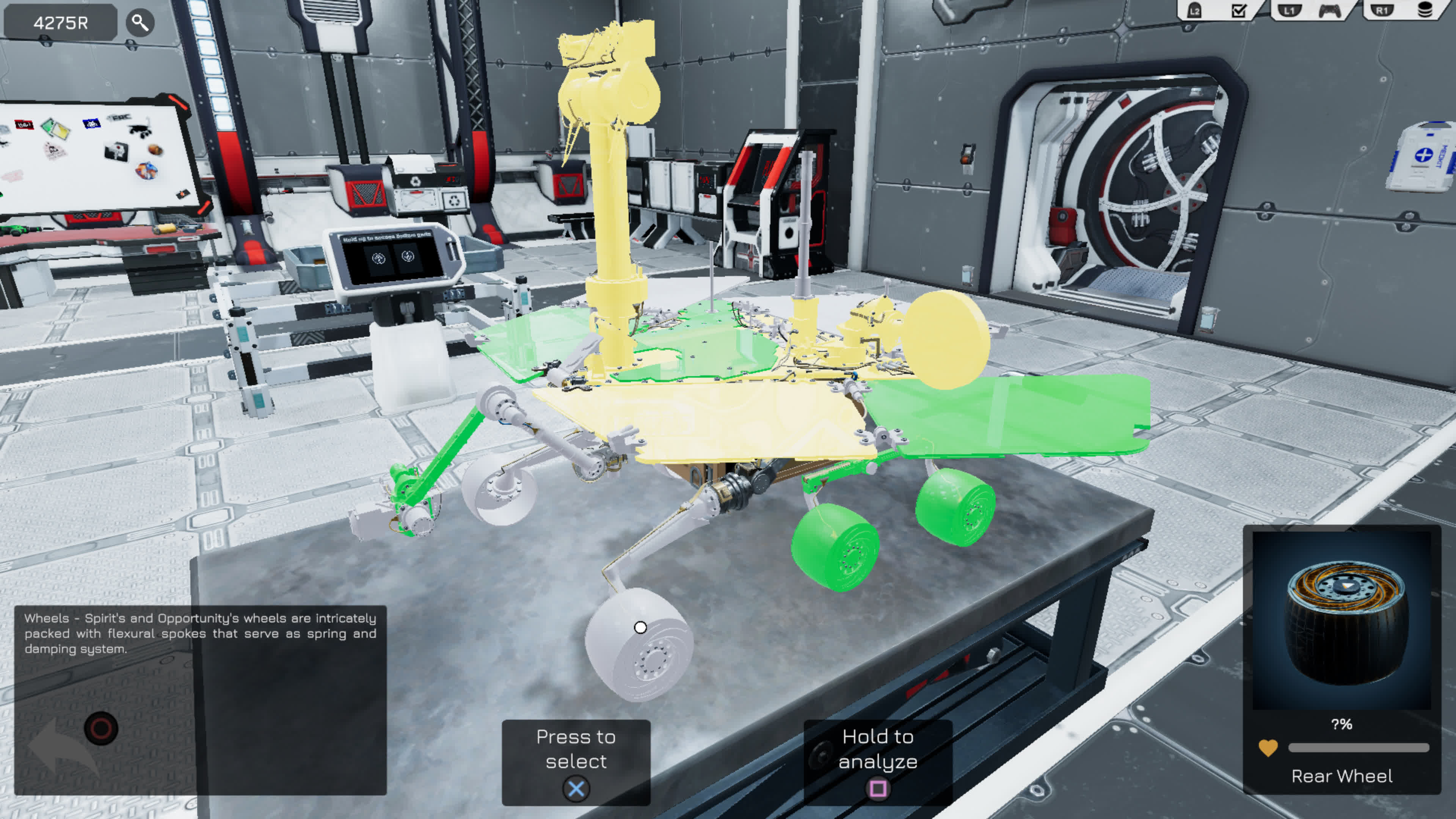Select the Hold to analyze menu option
The image size is (1456, 819).
tap(879, 749)
